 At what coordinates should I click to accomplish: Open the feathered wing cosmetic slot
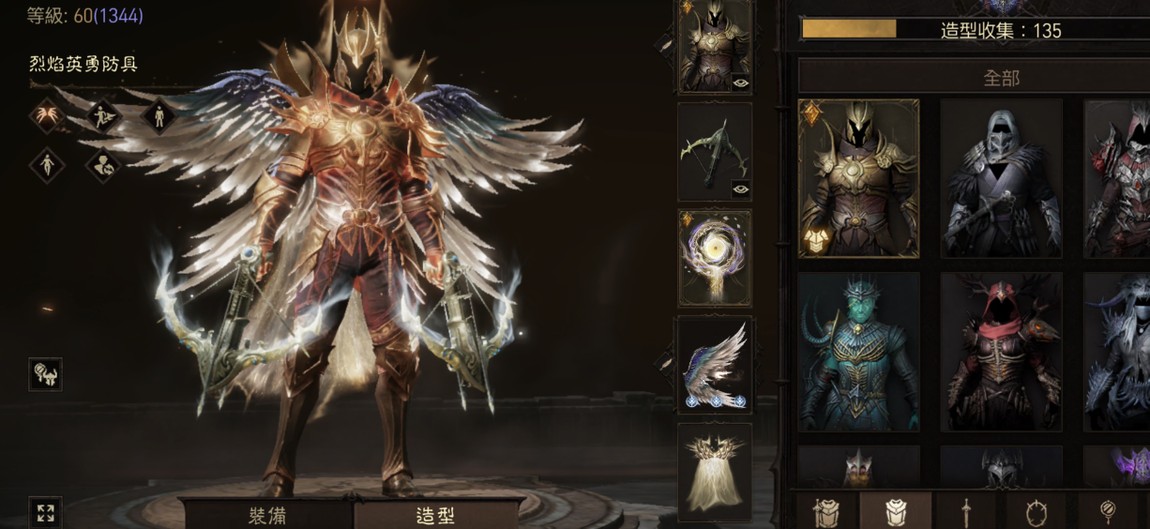tap(714, 364)
